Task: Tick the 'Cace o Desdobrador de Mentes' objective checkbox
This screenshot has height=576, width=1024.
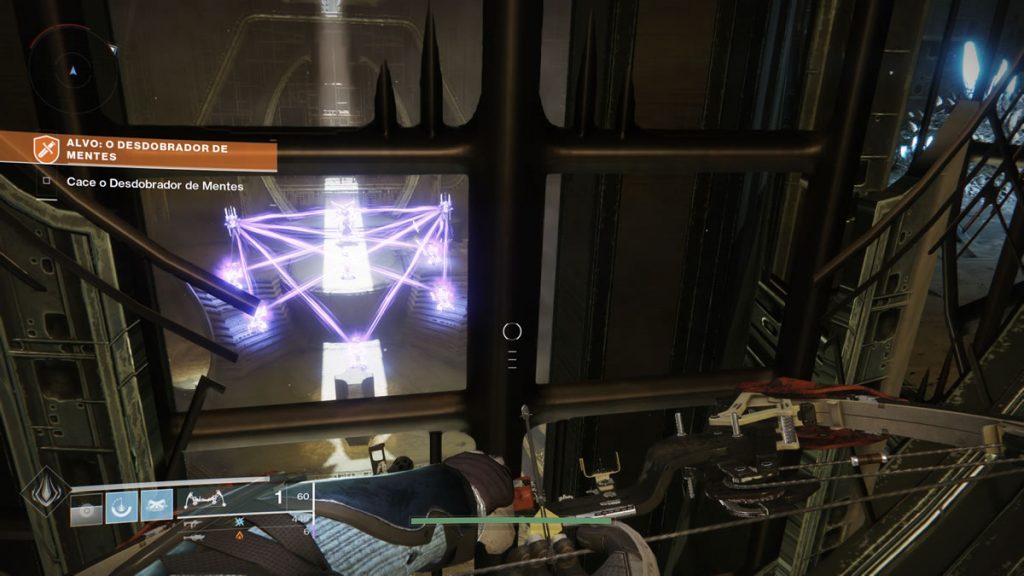Action: 46,183
